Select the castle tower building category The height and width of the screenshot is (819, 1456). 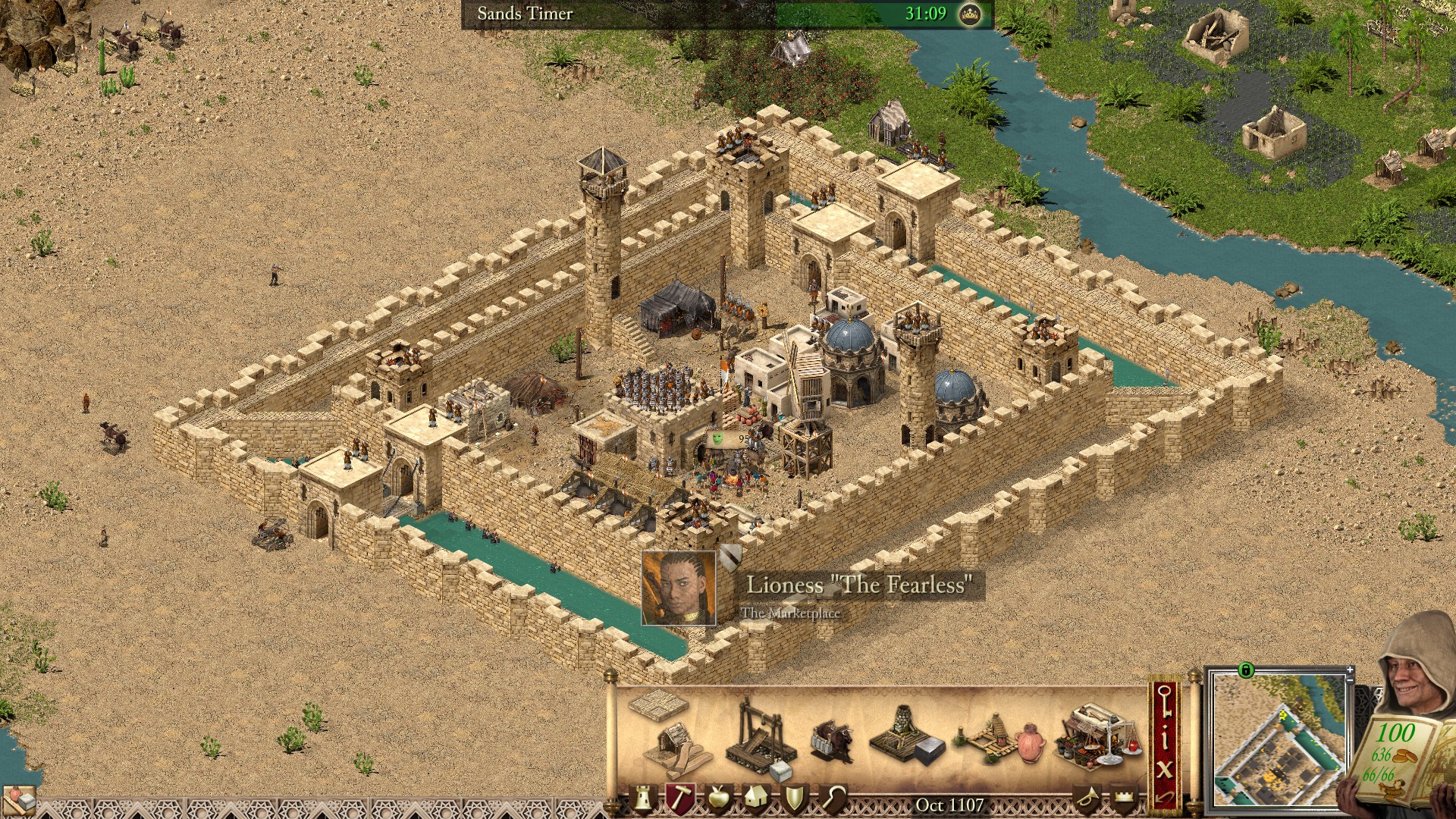(x=644, y=798)
